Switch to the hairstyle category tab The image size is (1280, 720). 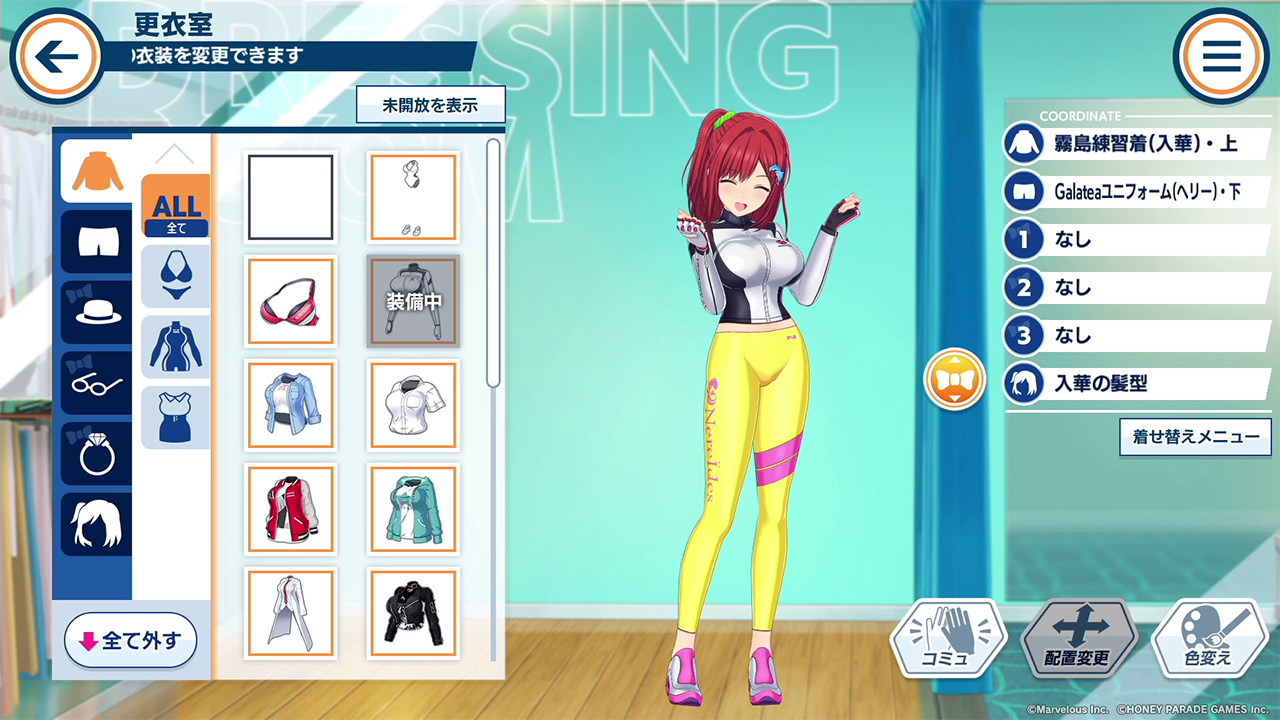pos(97,524)
